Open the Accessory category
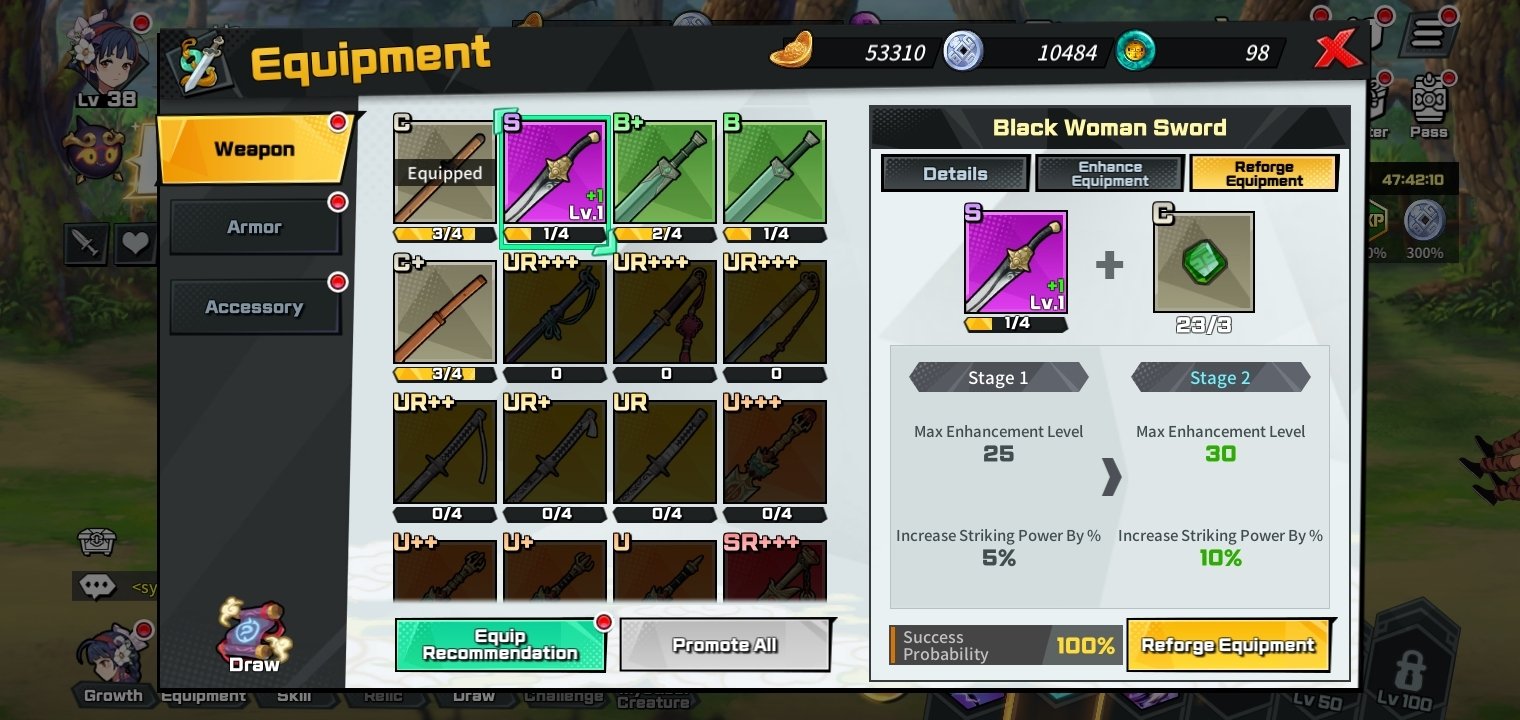Viewport: 1520px width, 720px height. pos(254,307)
